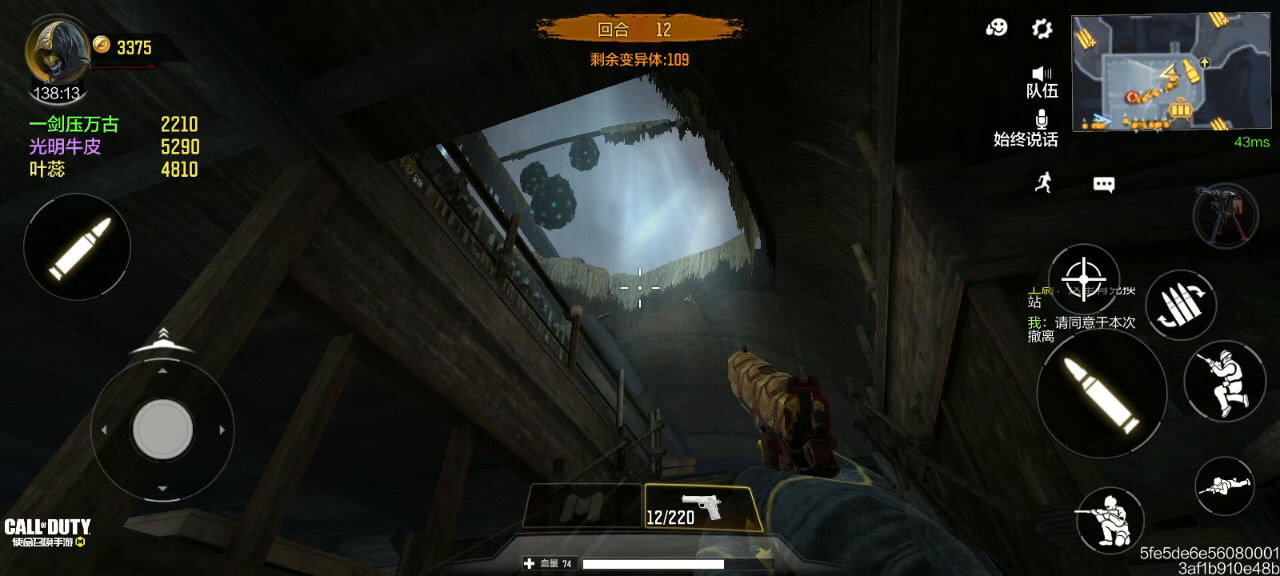Reload using the bullets reload button
1280x576 pixels.
(x=1181, y=305)
